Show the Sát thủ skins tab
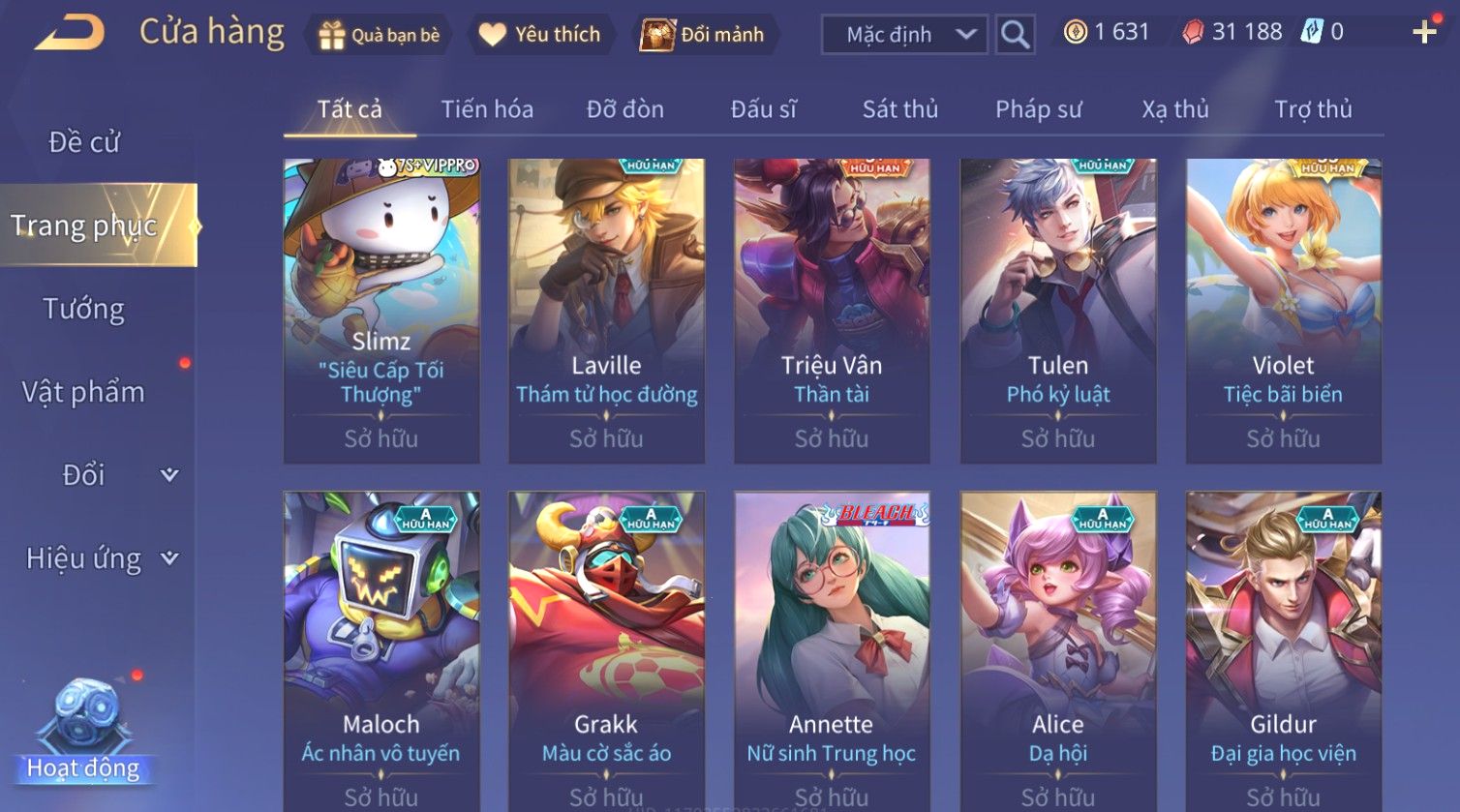The height and width of the screenshot is (812, 1460). click(900, 109)
